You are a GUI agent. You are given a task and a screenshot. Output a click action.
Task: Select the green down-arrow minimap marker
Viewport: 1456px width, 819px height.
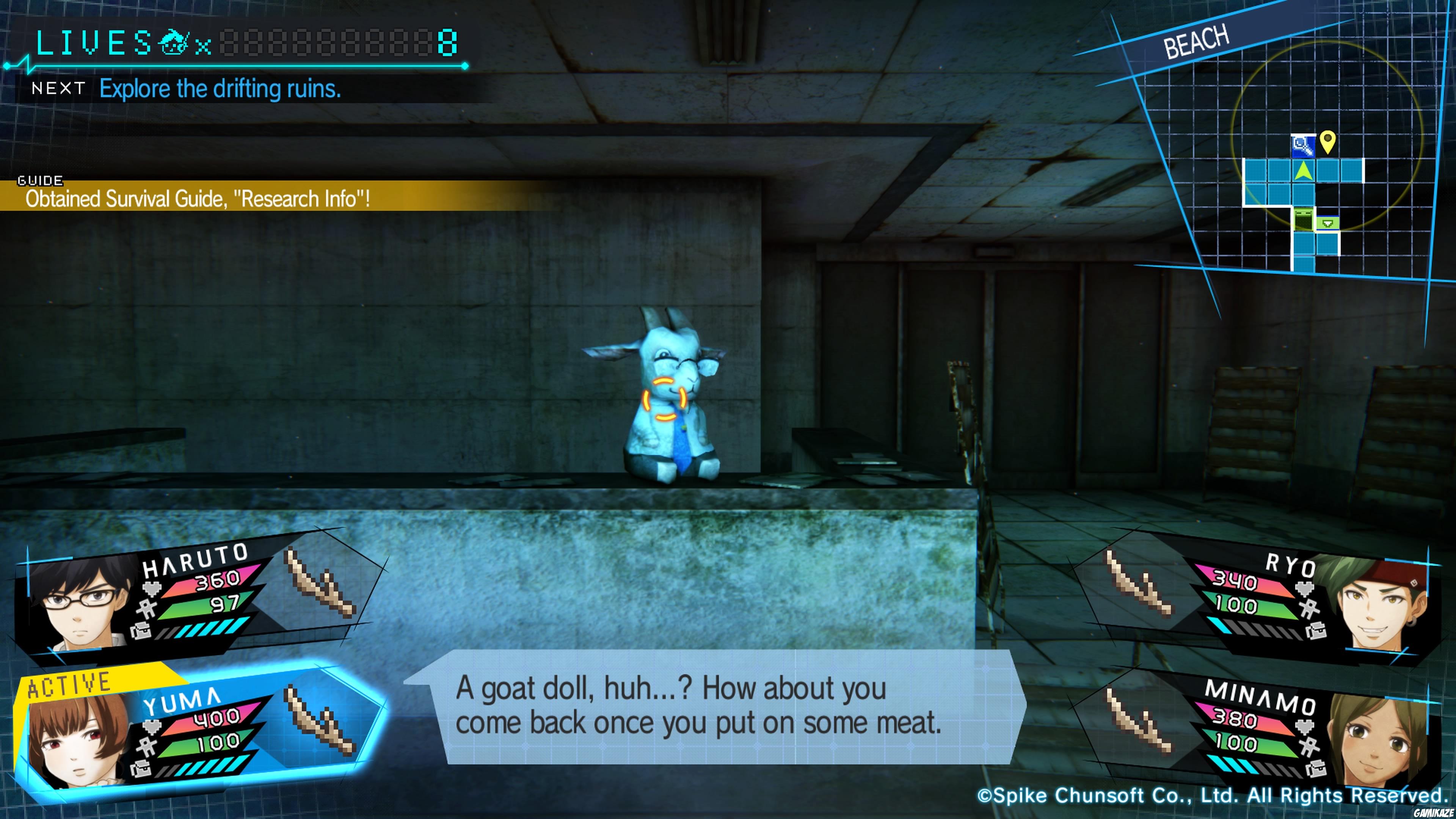pos(1328,224)
